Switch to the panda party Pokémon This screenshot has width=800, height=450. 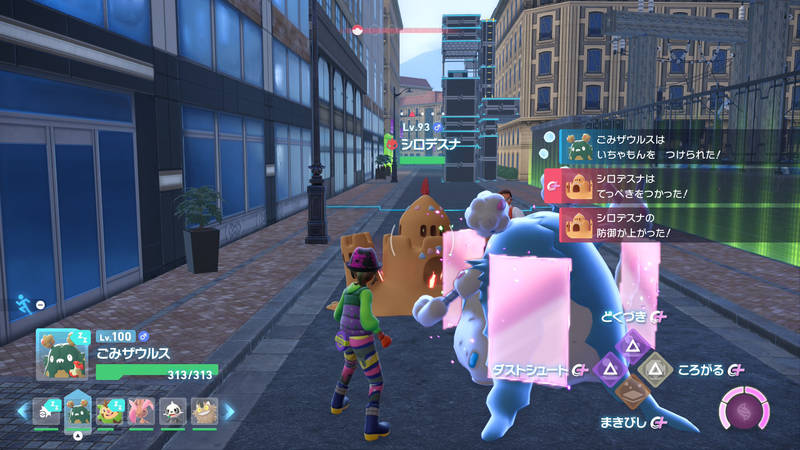coord(172,411)
